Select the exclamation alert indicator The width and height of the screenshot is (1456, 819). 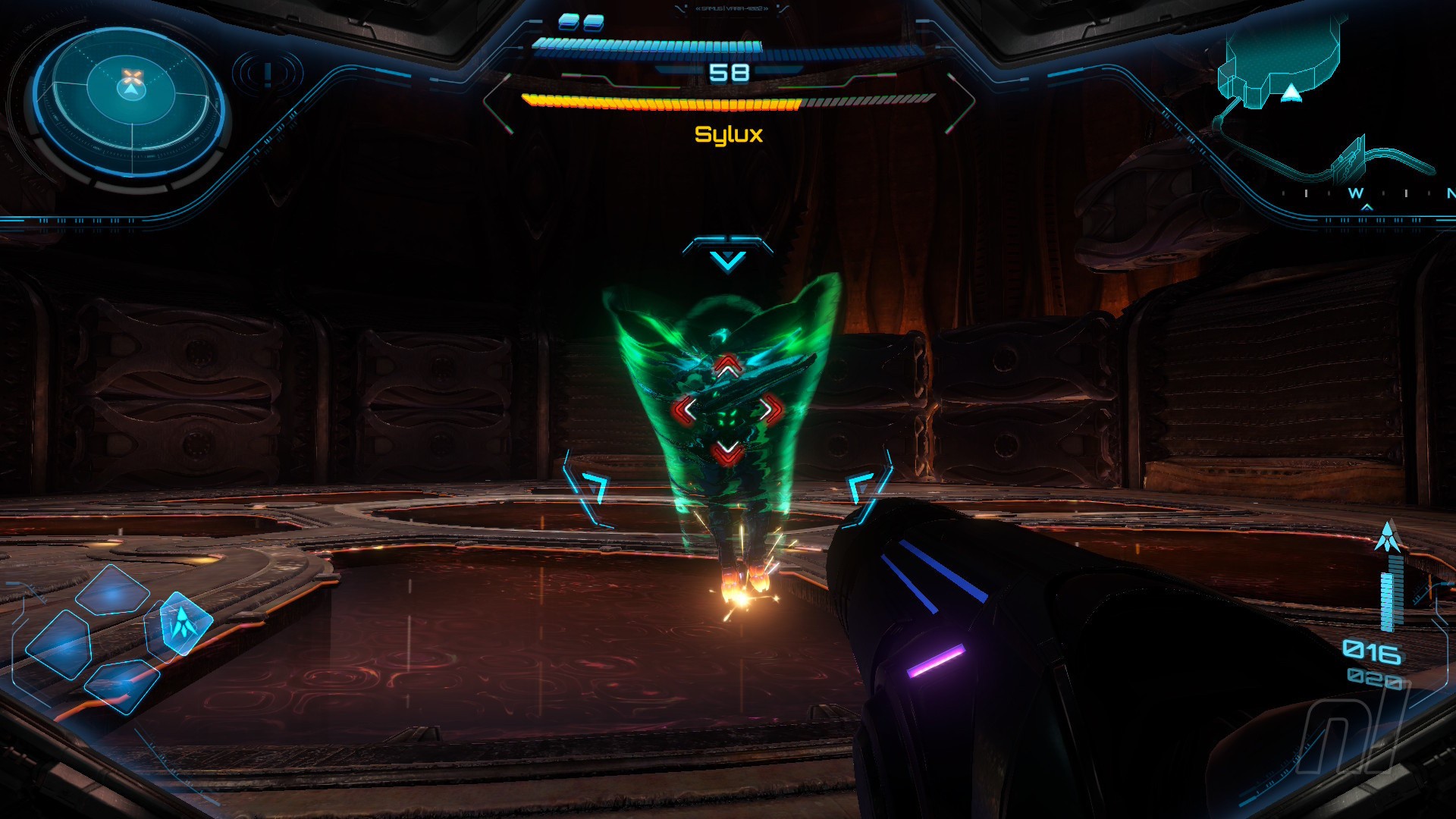point(268,74)
